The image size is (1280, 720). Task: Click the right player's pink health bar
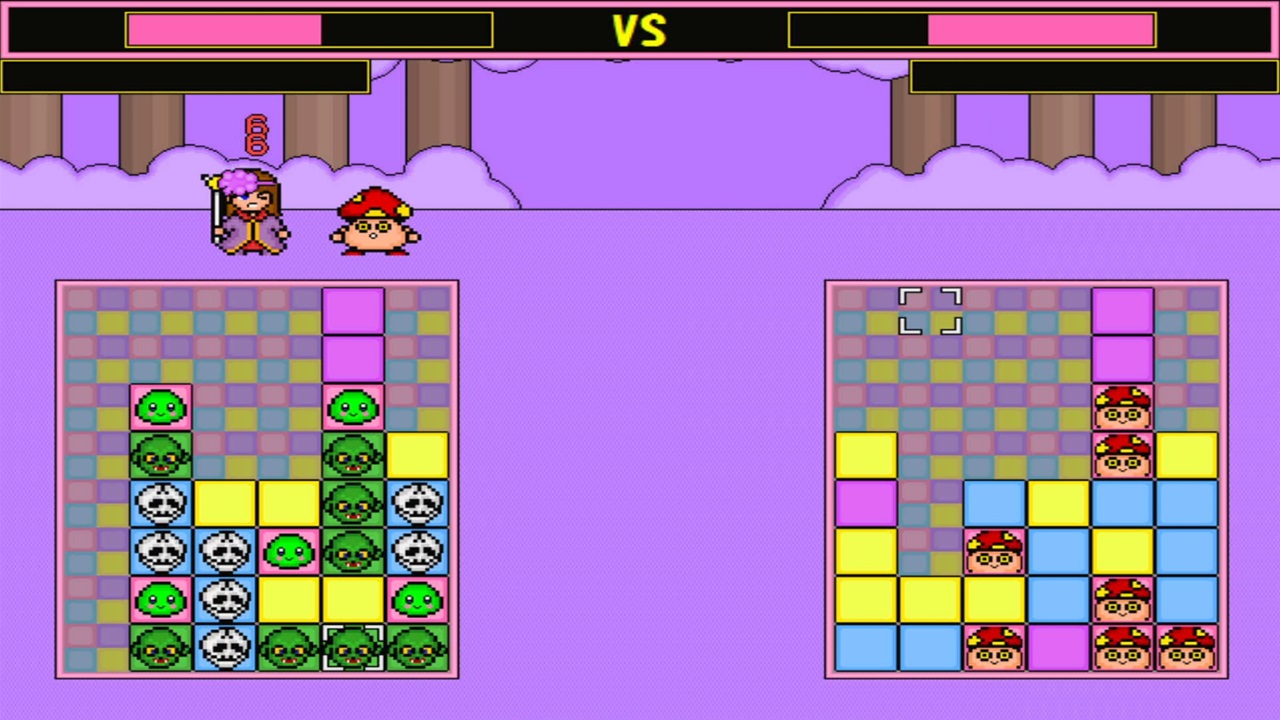tap(1040, 30)
